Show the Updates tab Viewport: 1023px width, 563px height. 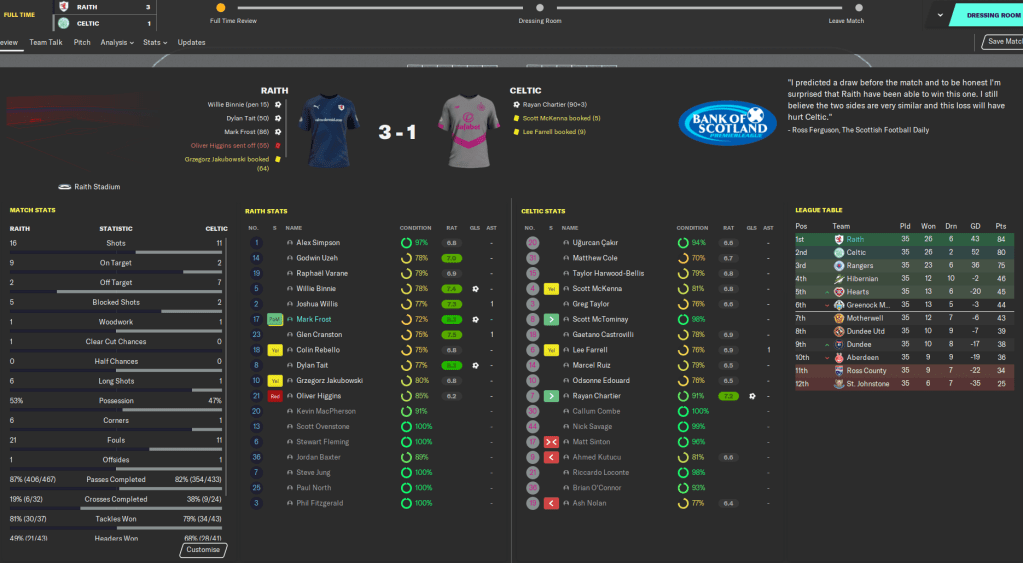(x=191, y=43)
